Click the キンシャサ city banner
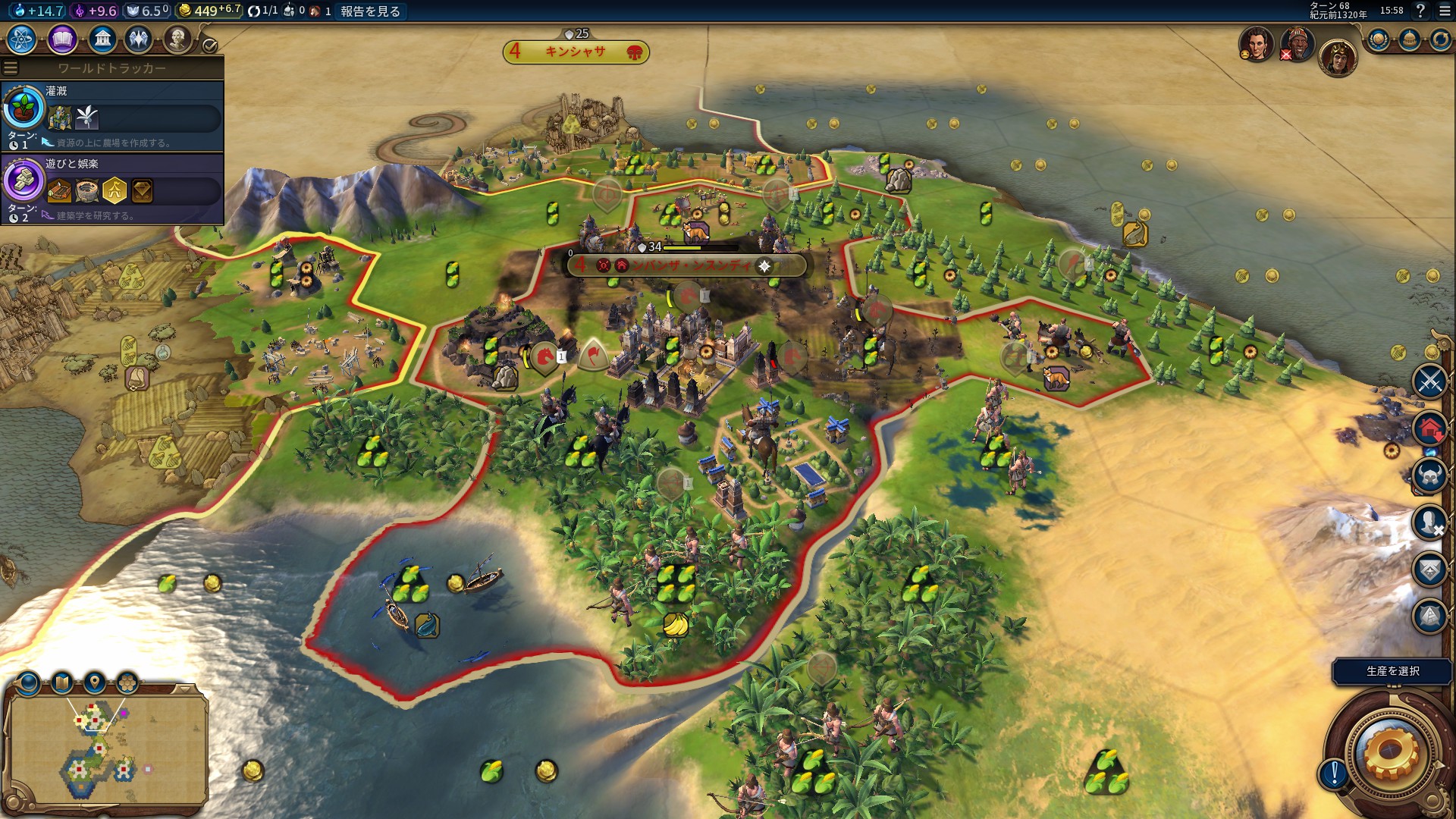The width and height of the screenshot is (1456, 819). (x=576, y=52)
